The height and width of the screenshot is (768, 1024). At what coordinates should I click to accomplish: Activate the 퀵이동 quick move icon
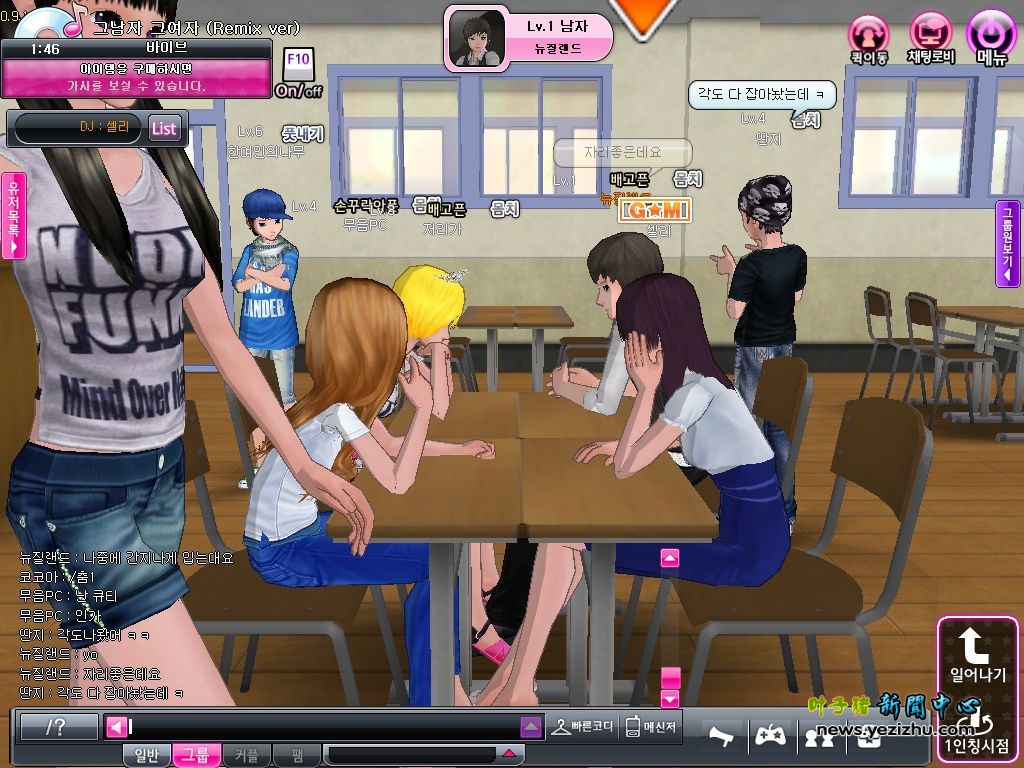tap(868, 37)
